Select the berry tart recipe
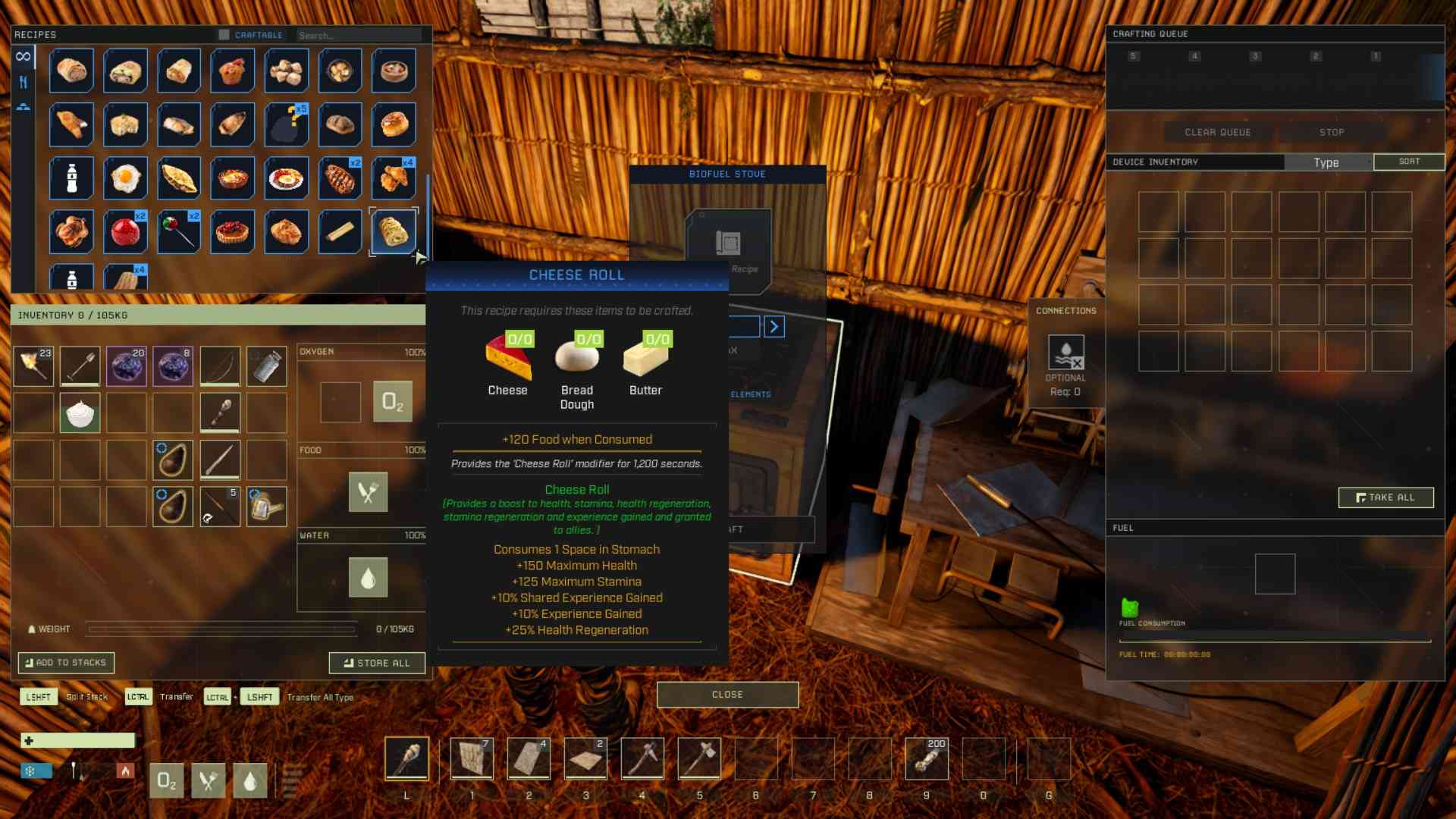This screenshot has height=819, width=1456. coord(233,231)
